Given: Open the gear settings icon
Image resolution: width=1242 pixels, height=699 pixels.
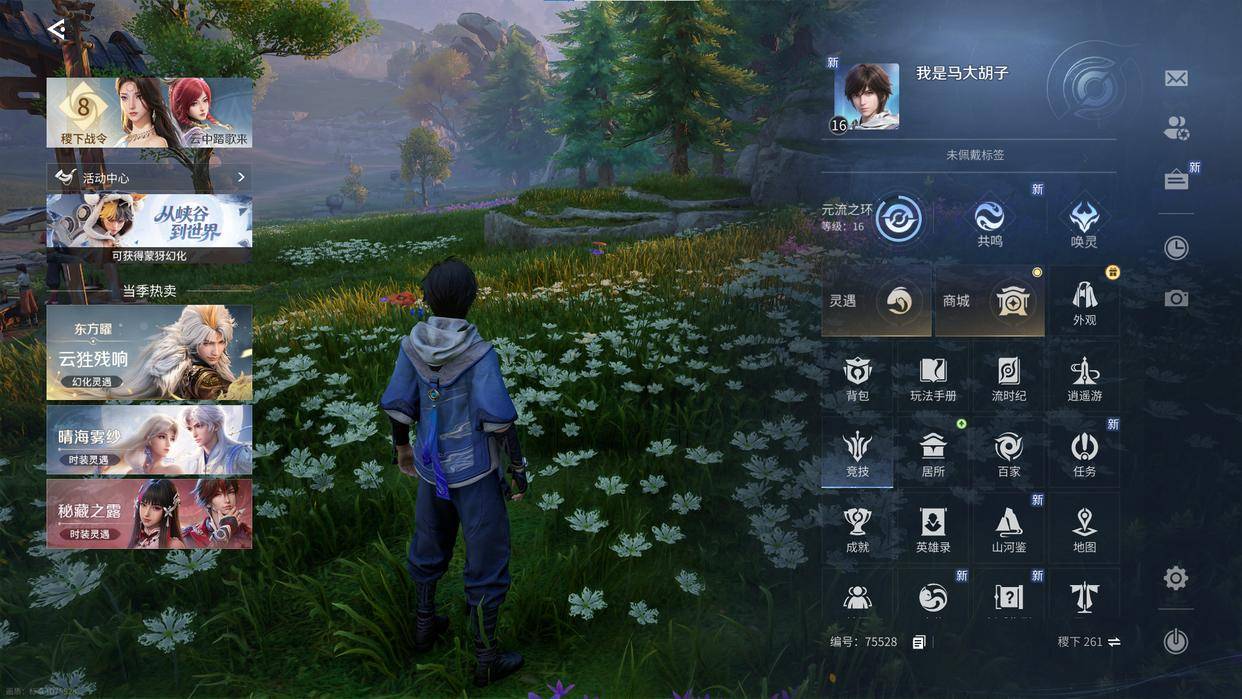Looking at the screenshot, I should click(1176, 578).
